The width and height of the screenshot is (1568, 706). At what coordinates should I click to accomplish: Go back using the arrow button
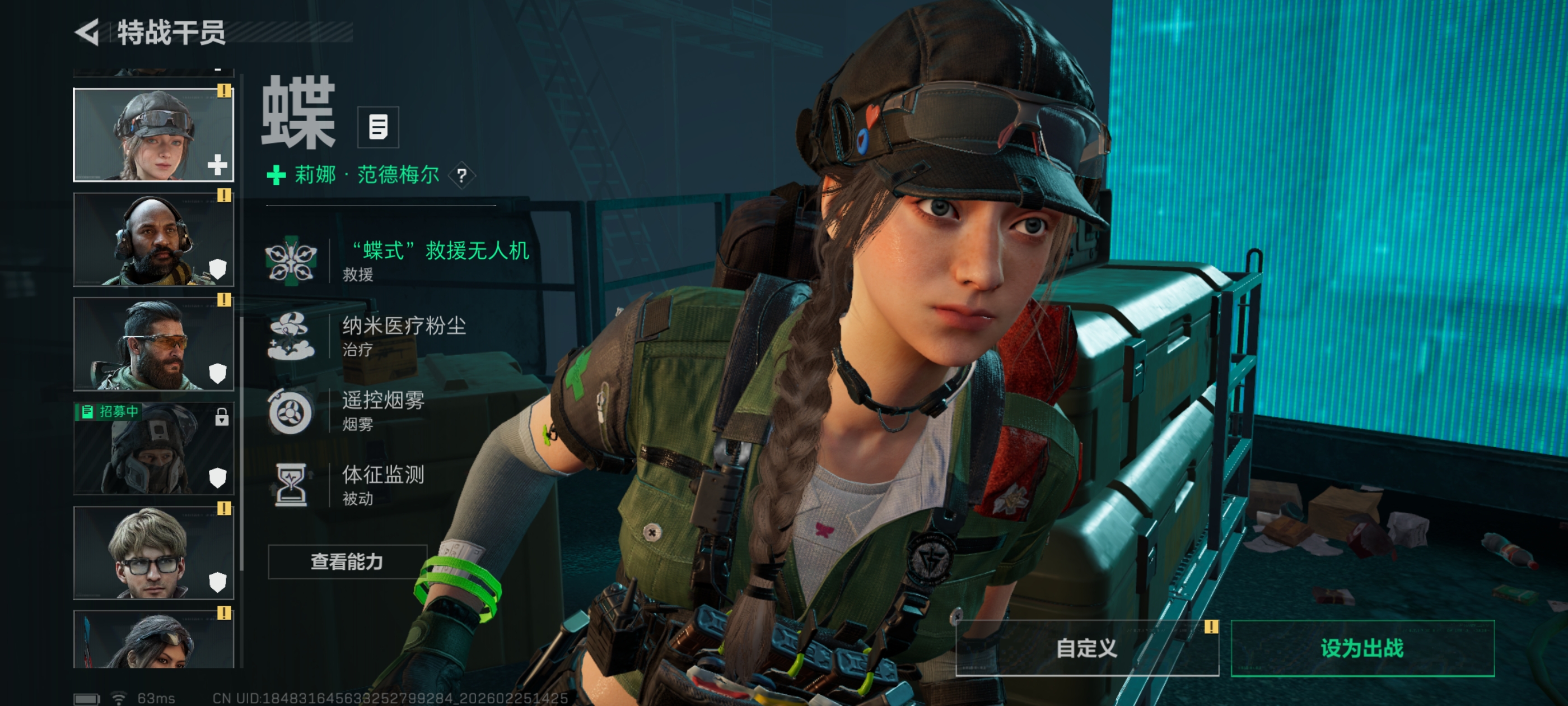pos(87,32)
